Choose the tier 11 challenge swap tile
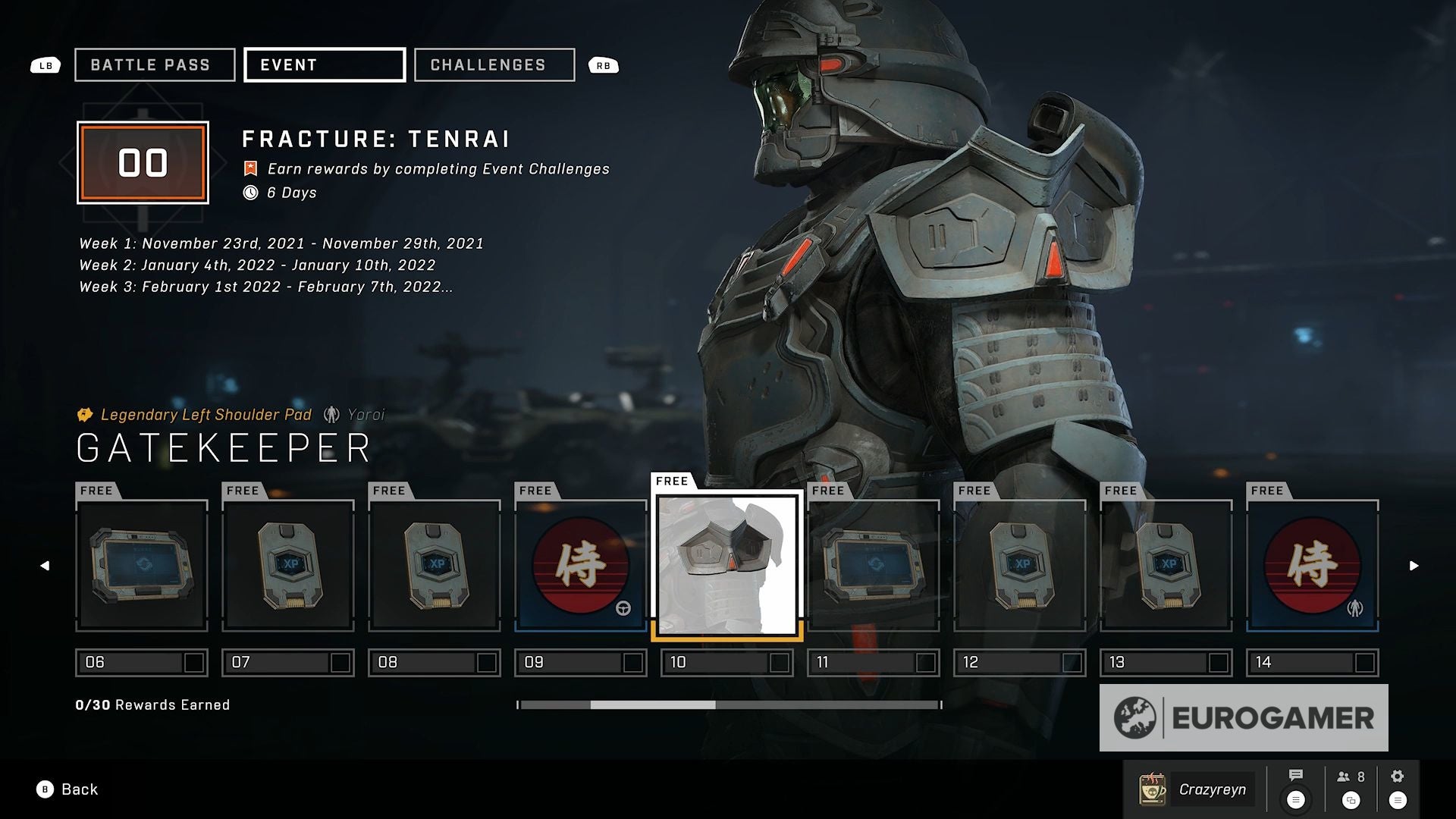Screen dimensions: 1456x819 874,566
